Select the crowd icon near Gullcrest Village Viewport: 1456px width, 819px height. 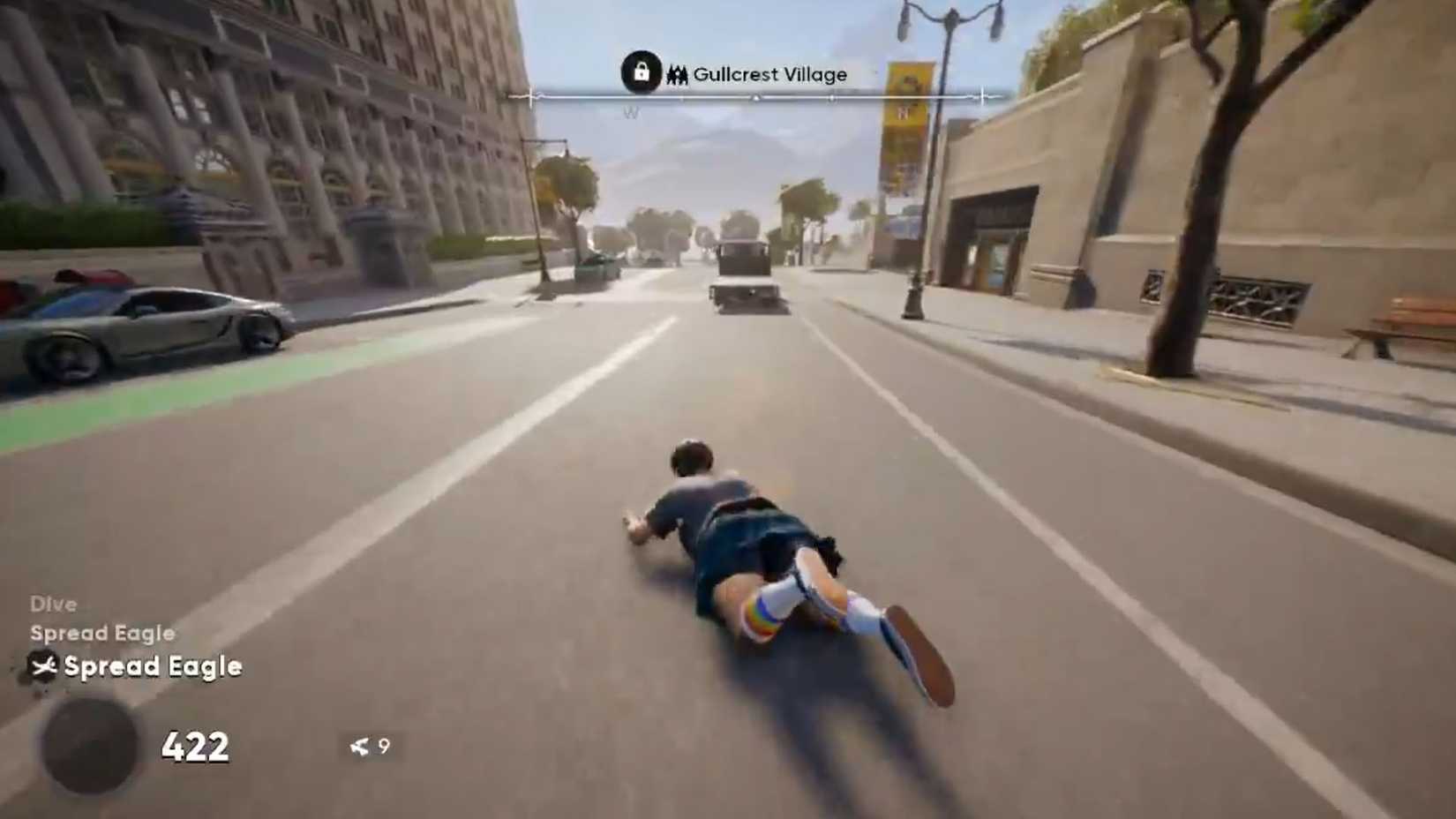[678, 75]
